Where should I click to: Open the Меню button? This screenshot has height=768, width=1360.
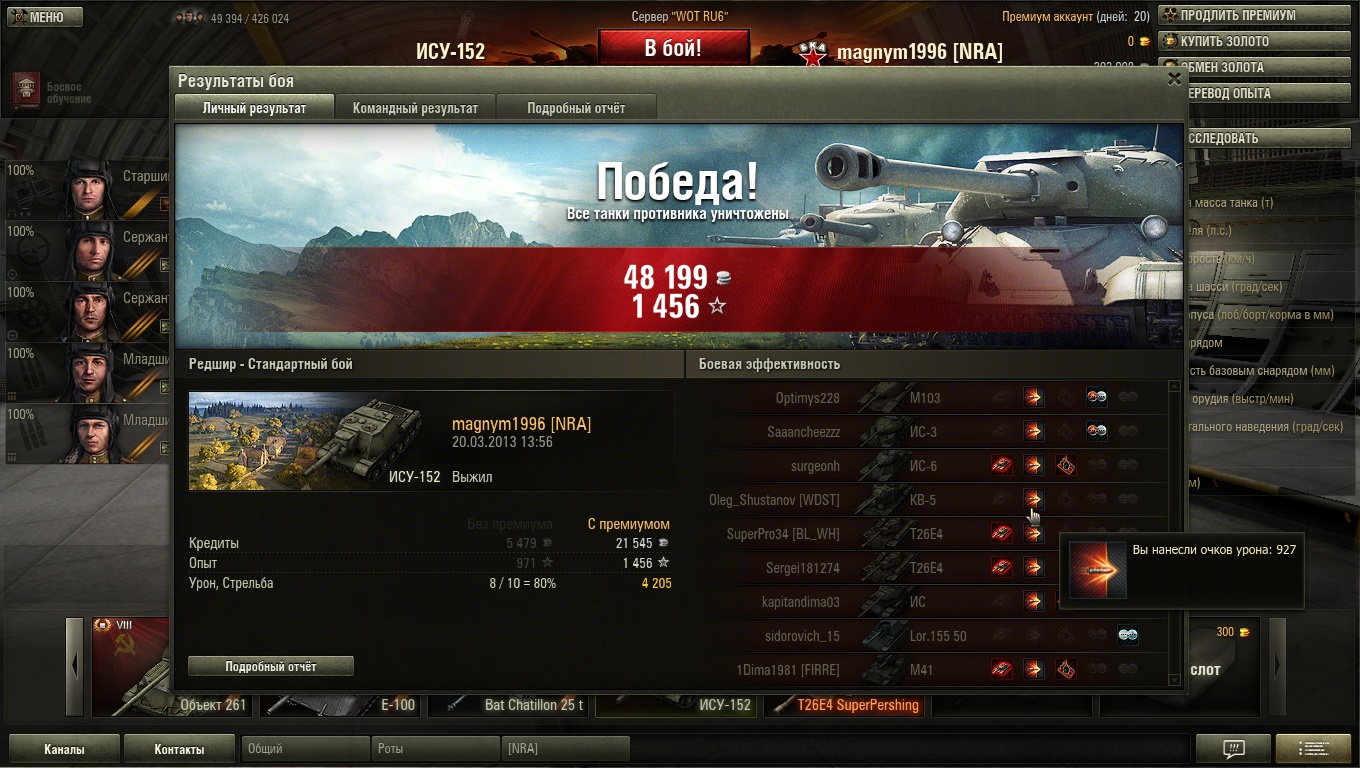tap(45, 17)
